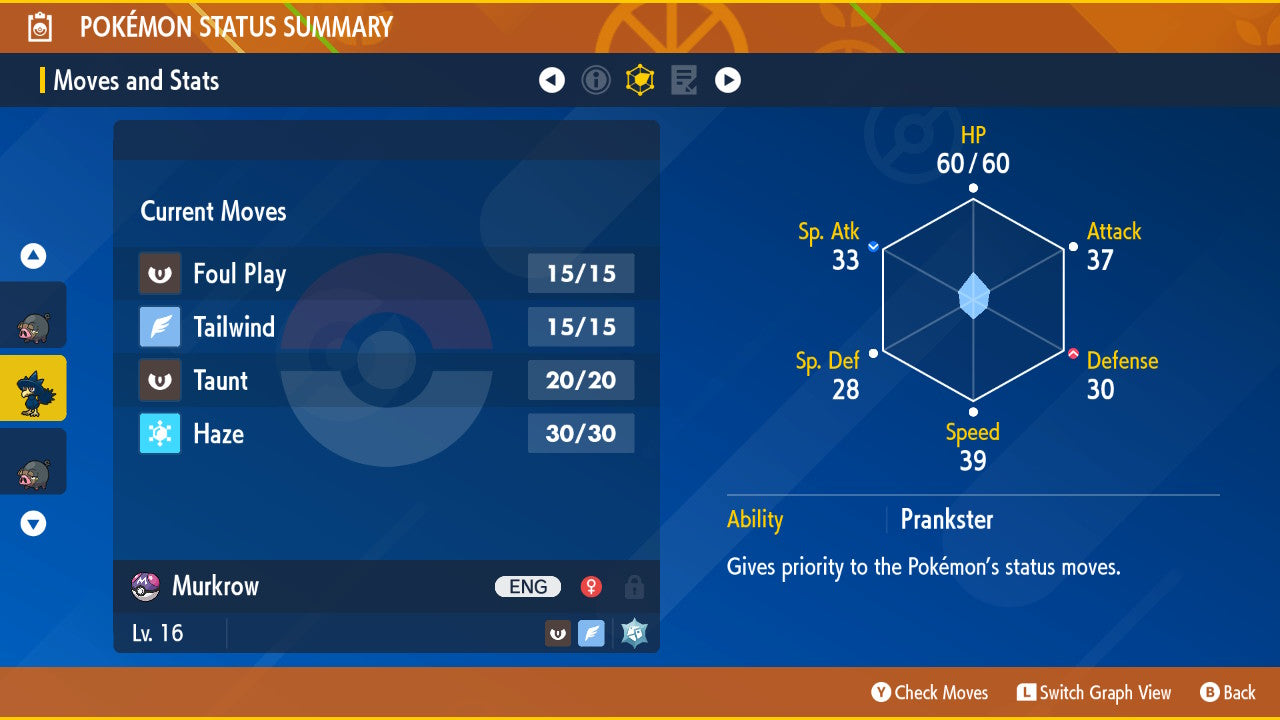Go Back from the status summary
This screenshot has width=1280, height=720.
1228,692
